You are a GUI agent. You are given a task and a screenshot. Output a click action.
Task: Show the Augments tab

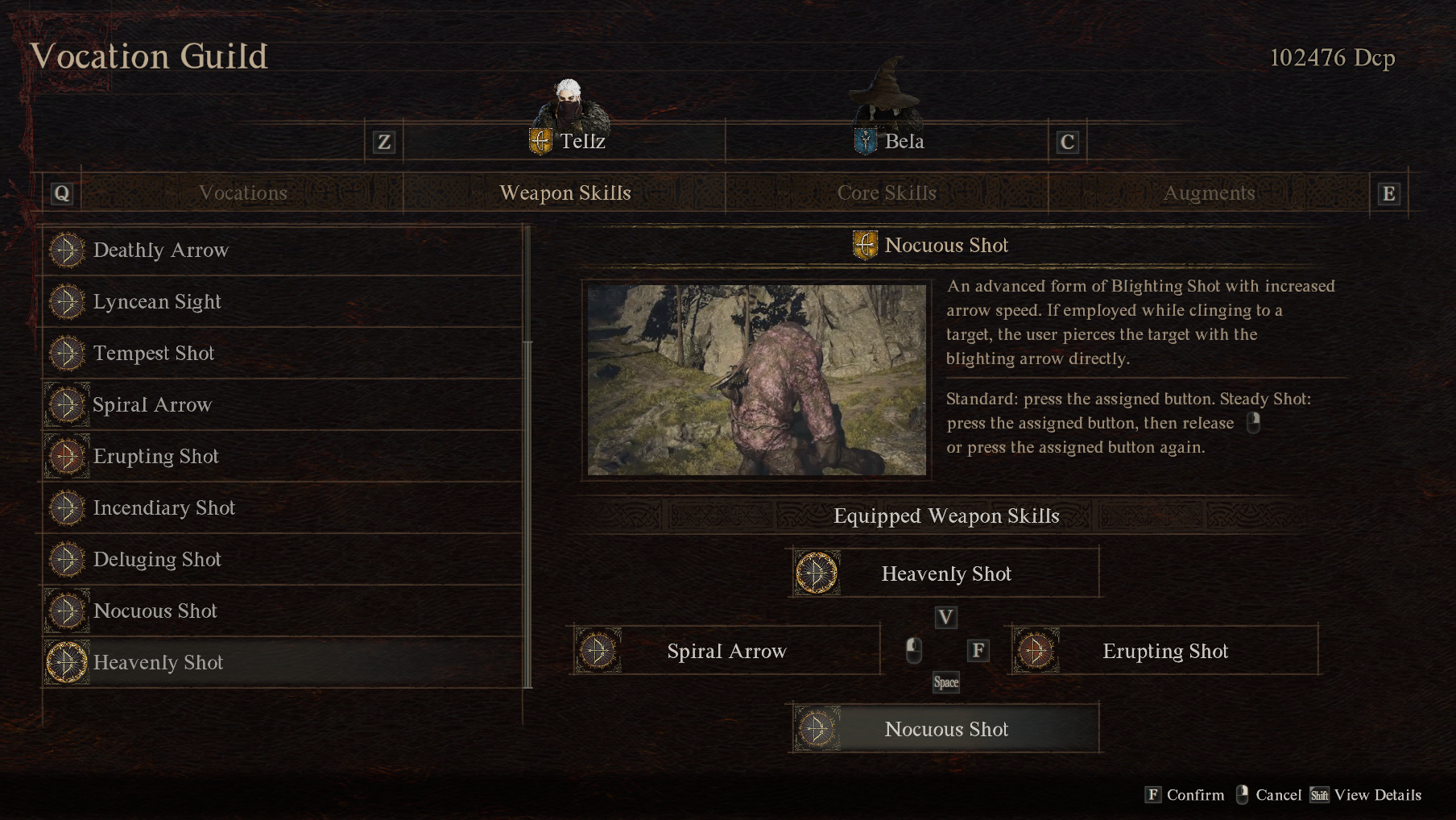point(1209,193)
